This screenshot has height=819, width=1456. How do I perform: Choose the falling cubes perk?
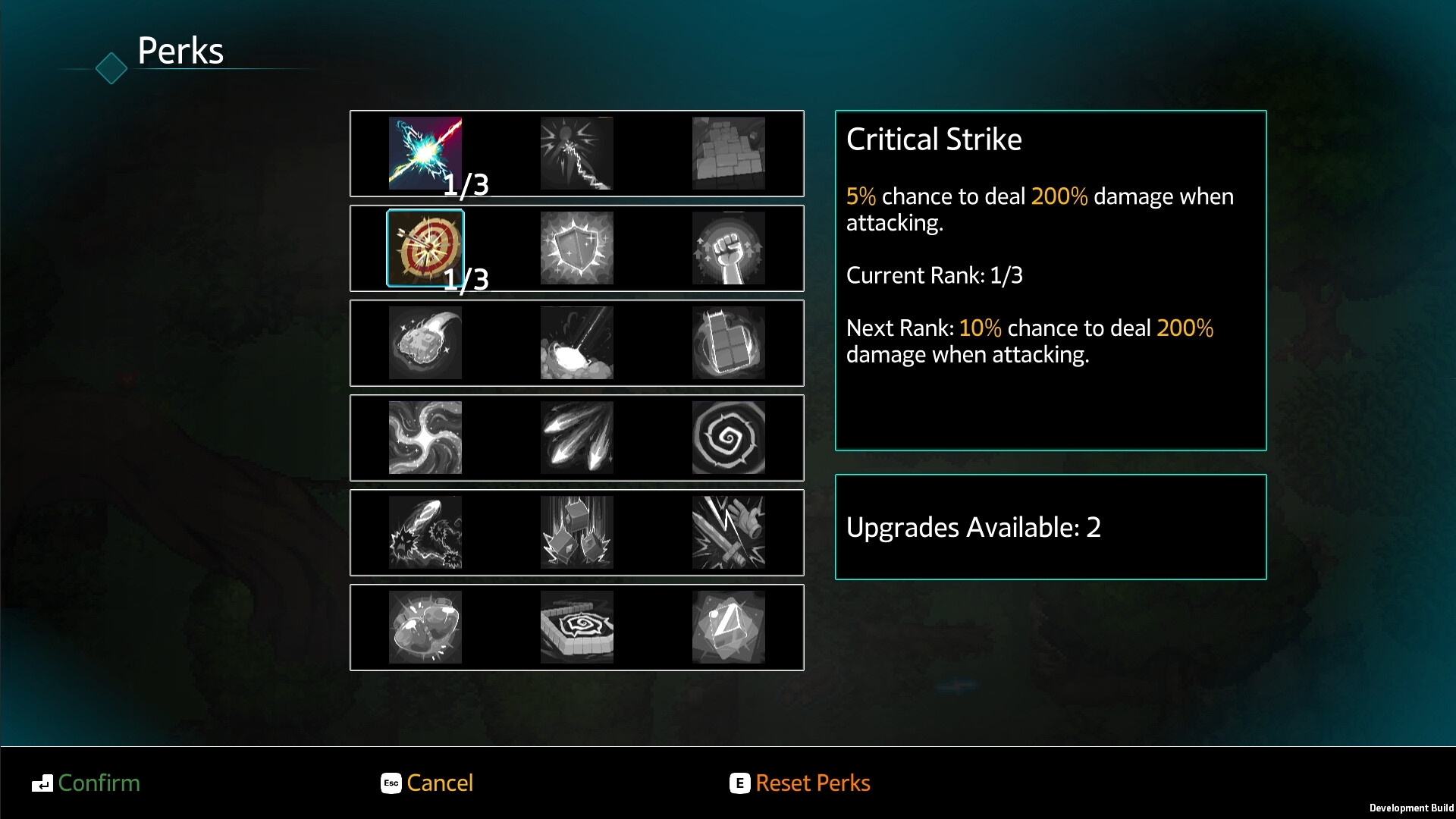pyautogui.click(x=577, y=532)
